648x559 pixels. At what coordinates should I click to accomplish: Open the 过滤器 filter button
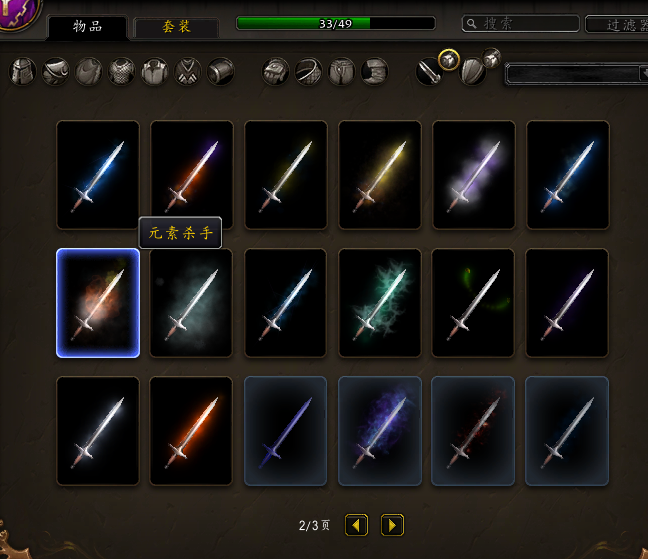616,25
